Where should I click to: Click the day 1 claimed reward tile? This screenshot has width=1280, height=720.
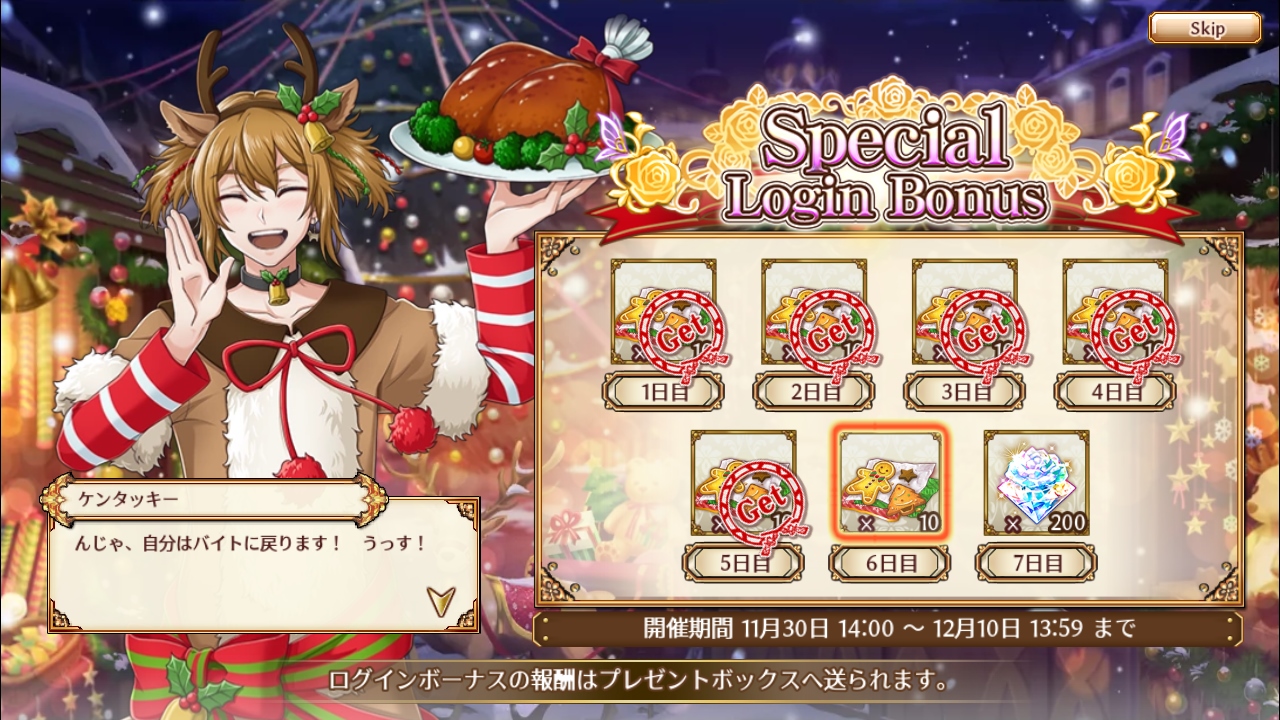click(x=663, y=313)
